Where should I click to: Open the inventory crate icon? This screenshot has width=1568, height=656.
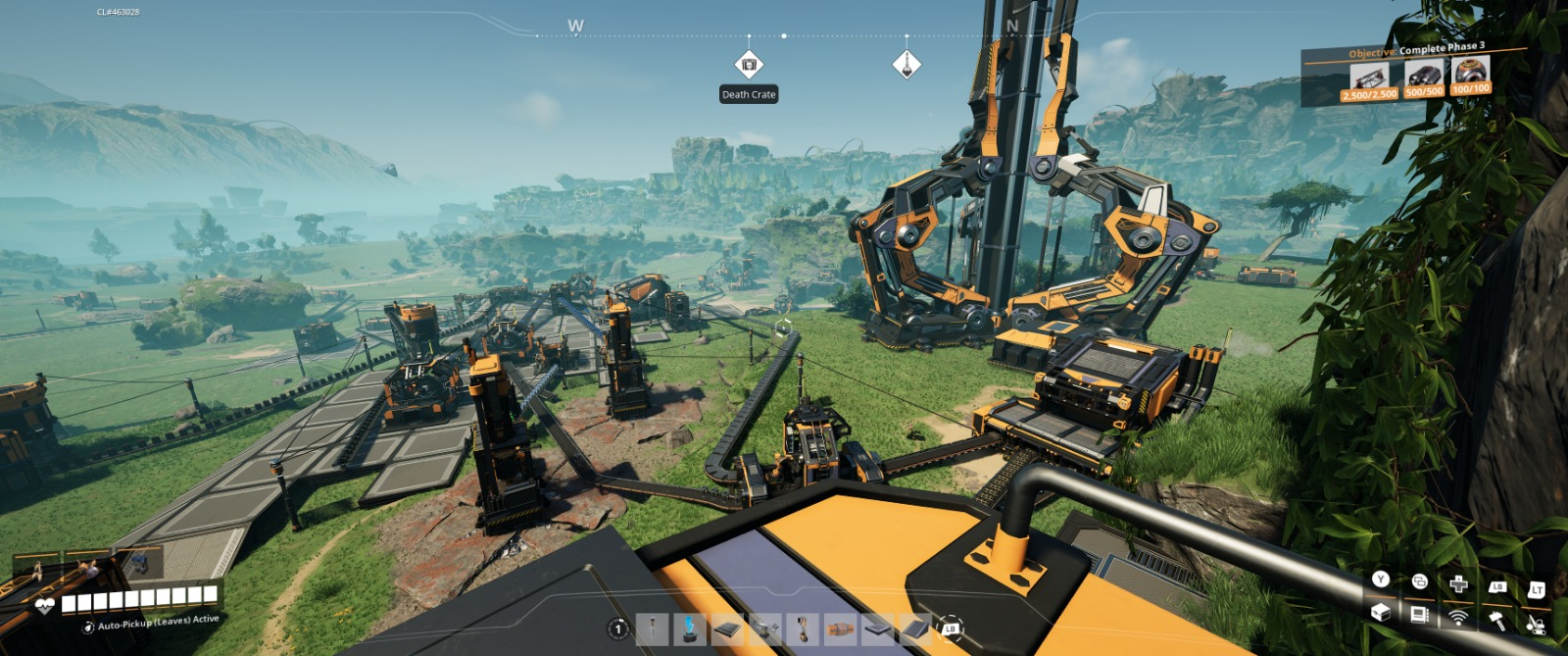click(x=1381, y=613)
